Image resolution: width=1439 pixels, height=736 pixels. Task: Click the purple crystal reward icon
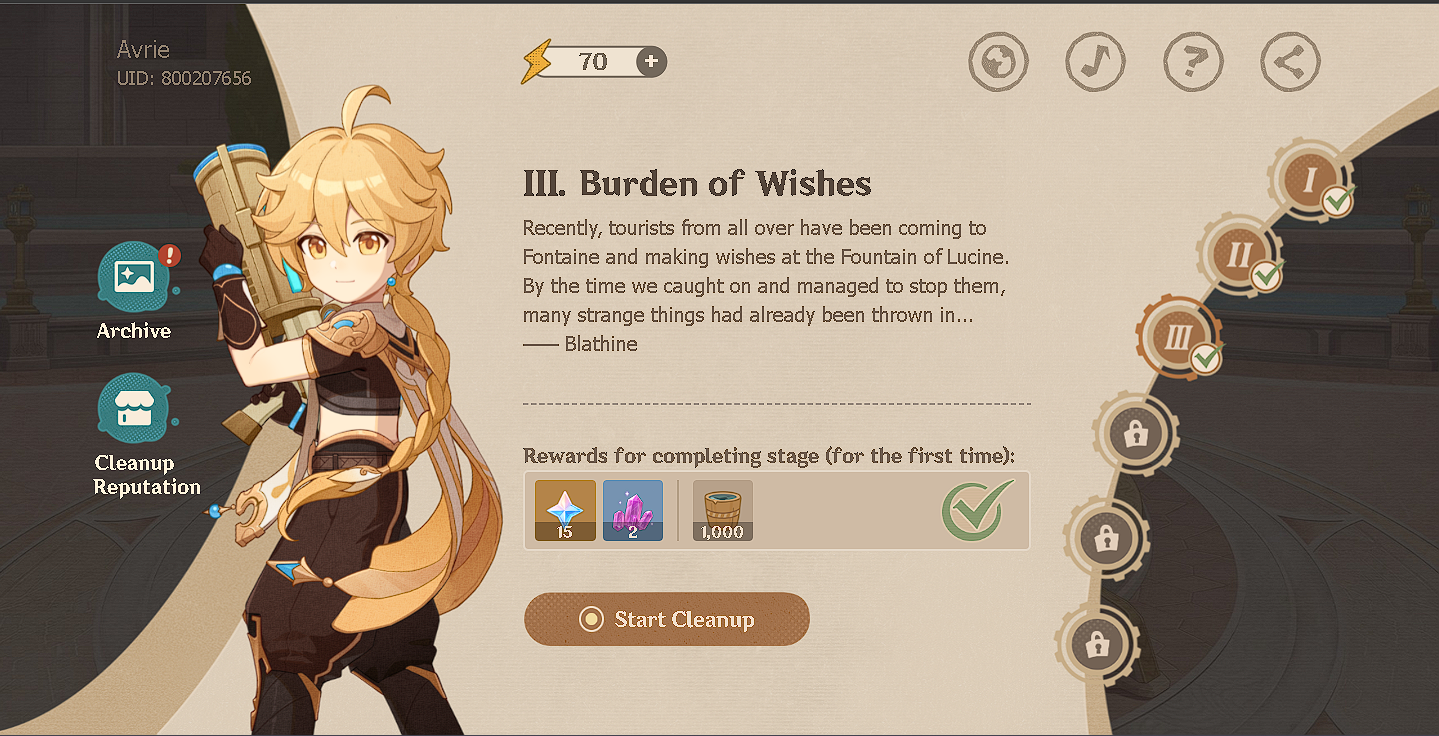pos(632,510)
